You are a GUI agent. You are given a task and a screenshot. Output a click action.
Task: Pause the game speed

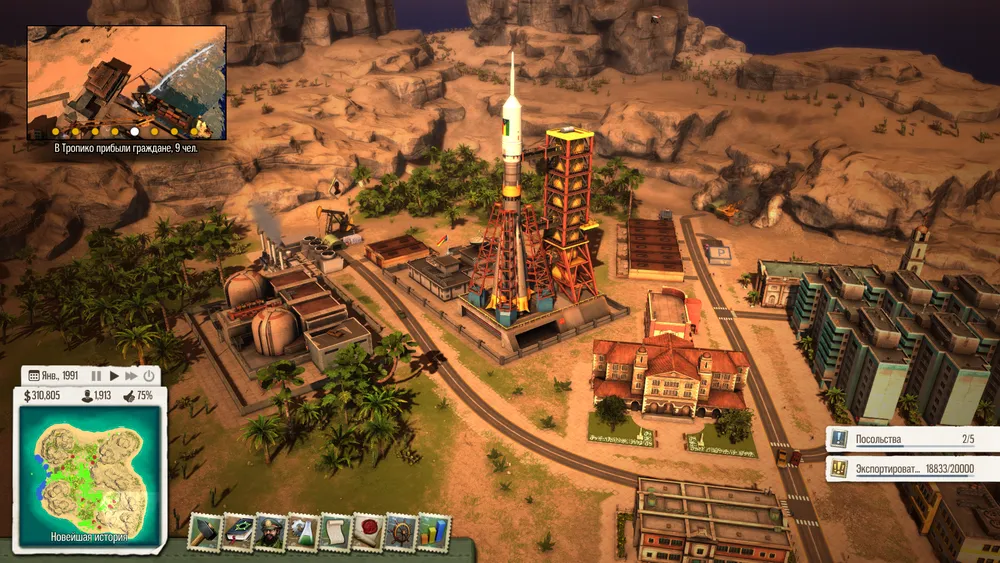click(x=97, y=376)
